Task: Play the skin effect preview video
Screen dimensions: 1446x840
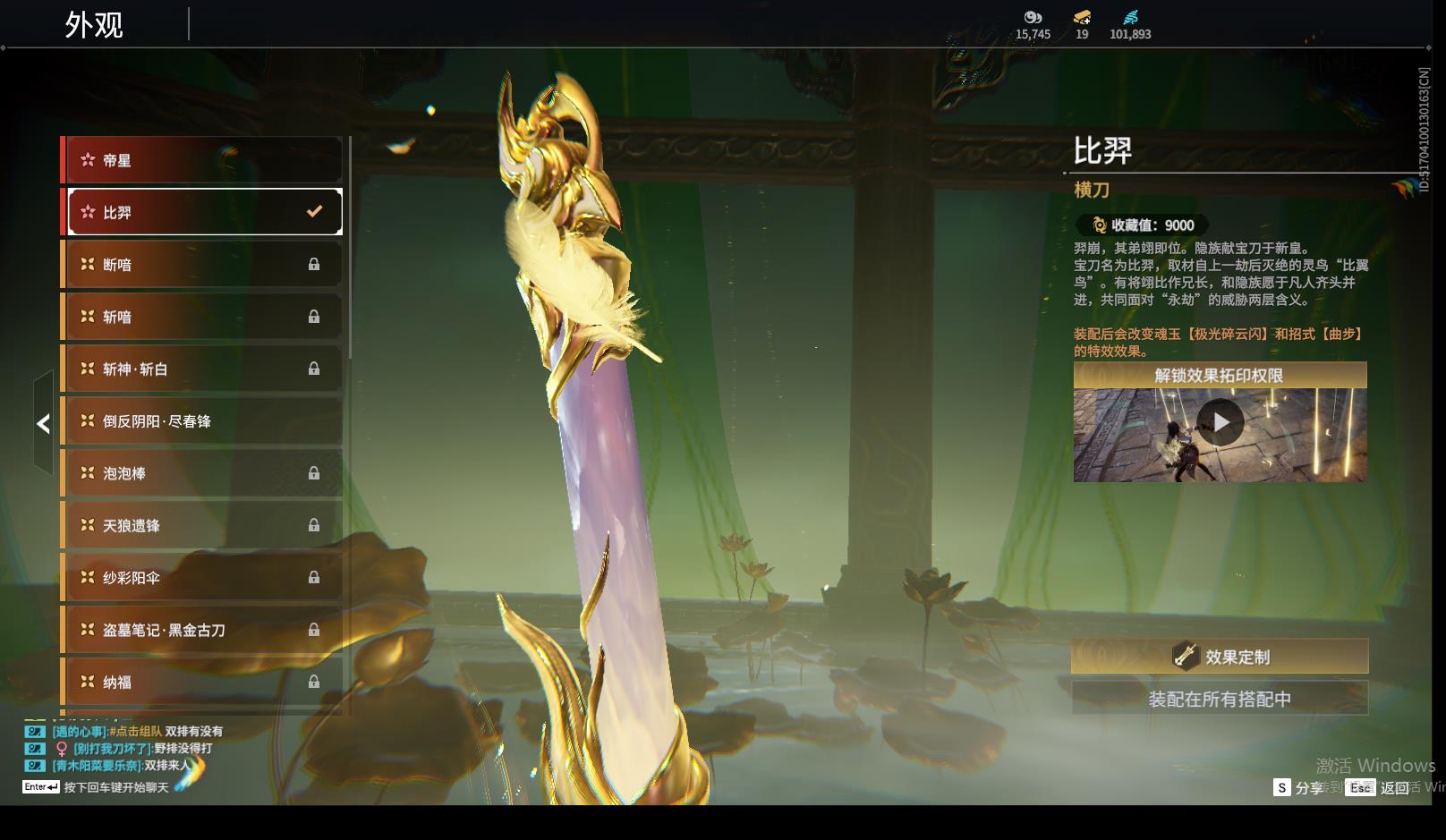Action: [x=1220, y=422]
